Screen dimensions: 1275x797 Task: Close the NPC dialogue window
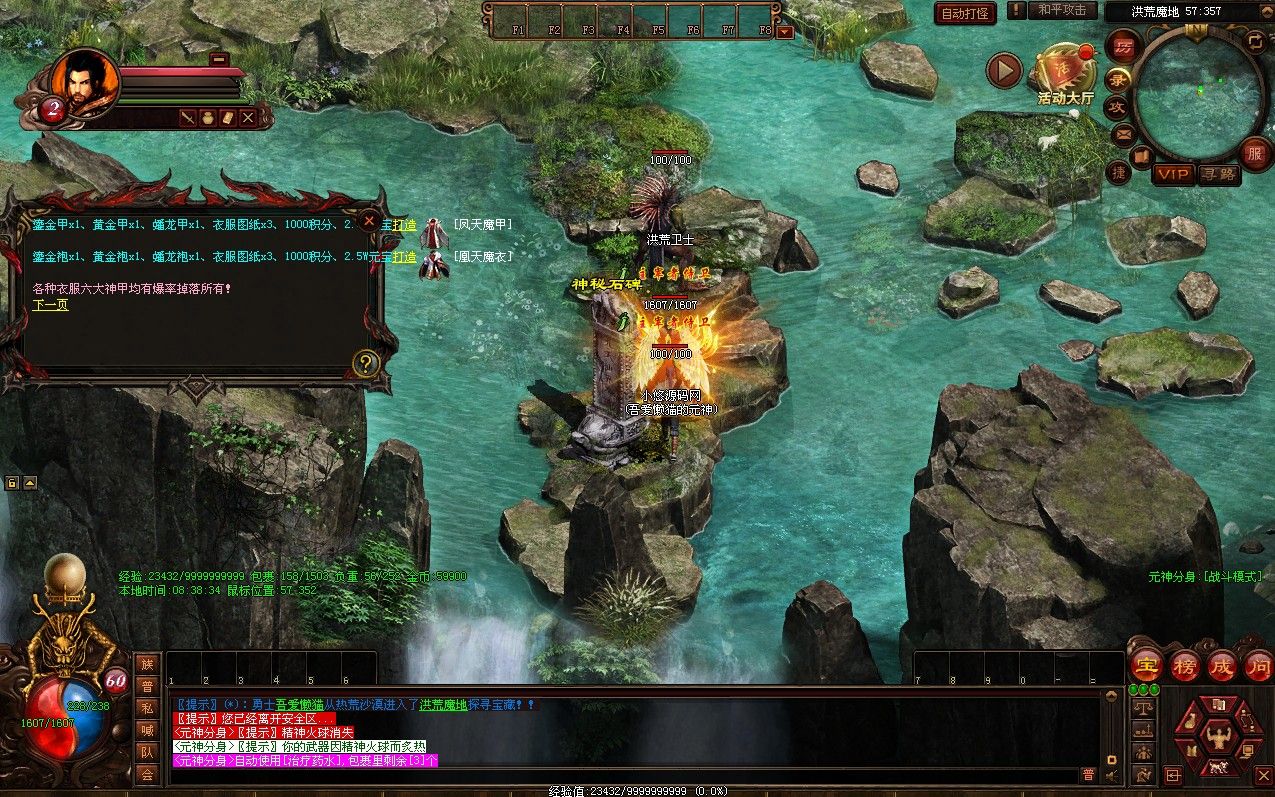[x=369, y=220]
